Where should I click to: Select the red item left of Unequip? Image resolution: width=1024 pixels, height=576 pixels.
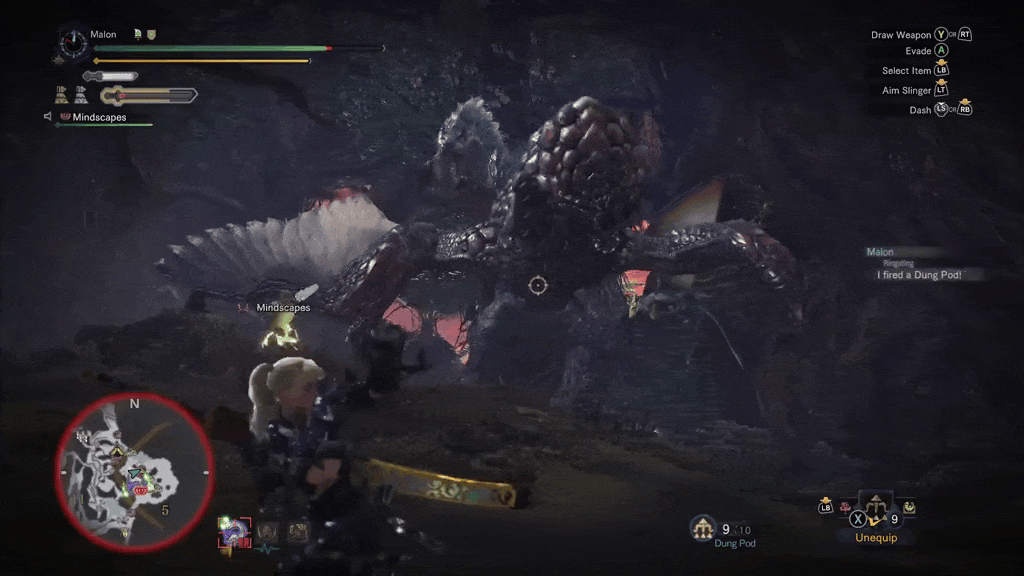(843, 508)
